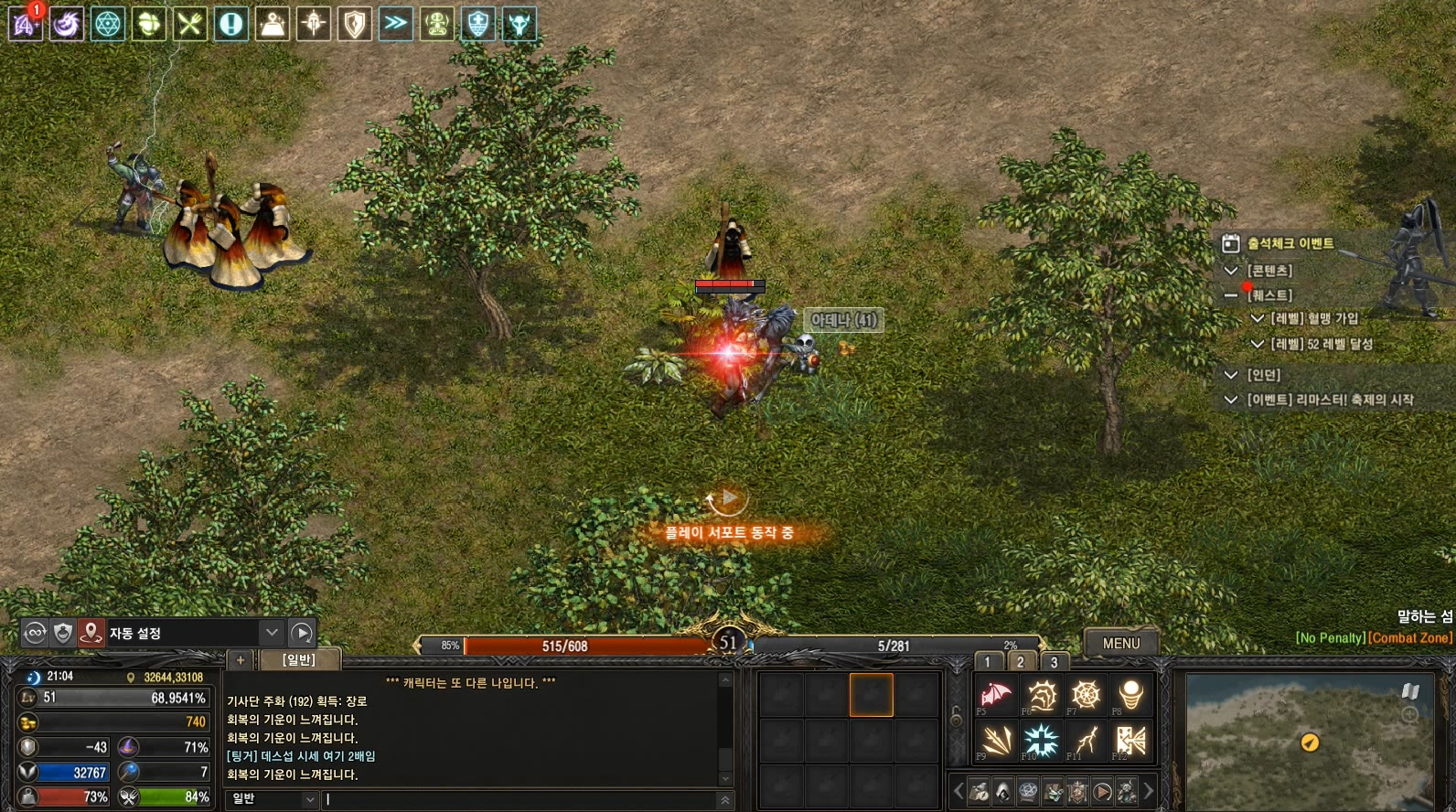
Task: Switch to hotbar page 3 tab
Action: click(1054, 662)
